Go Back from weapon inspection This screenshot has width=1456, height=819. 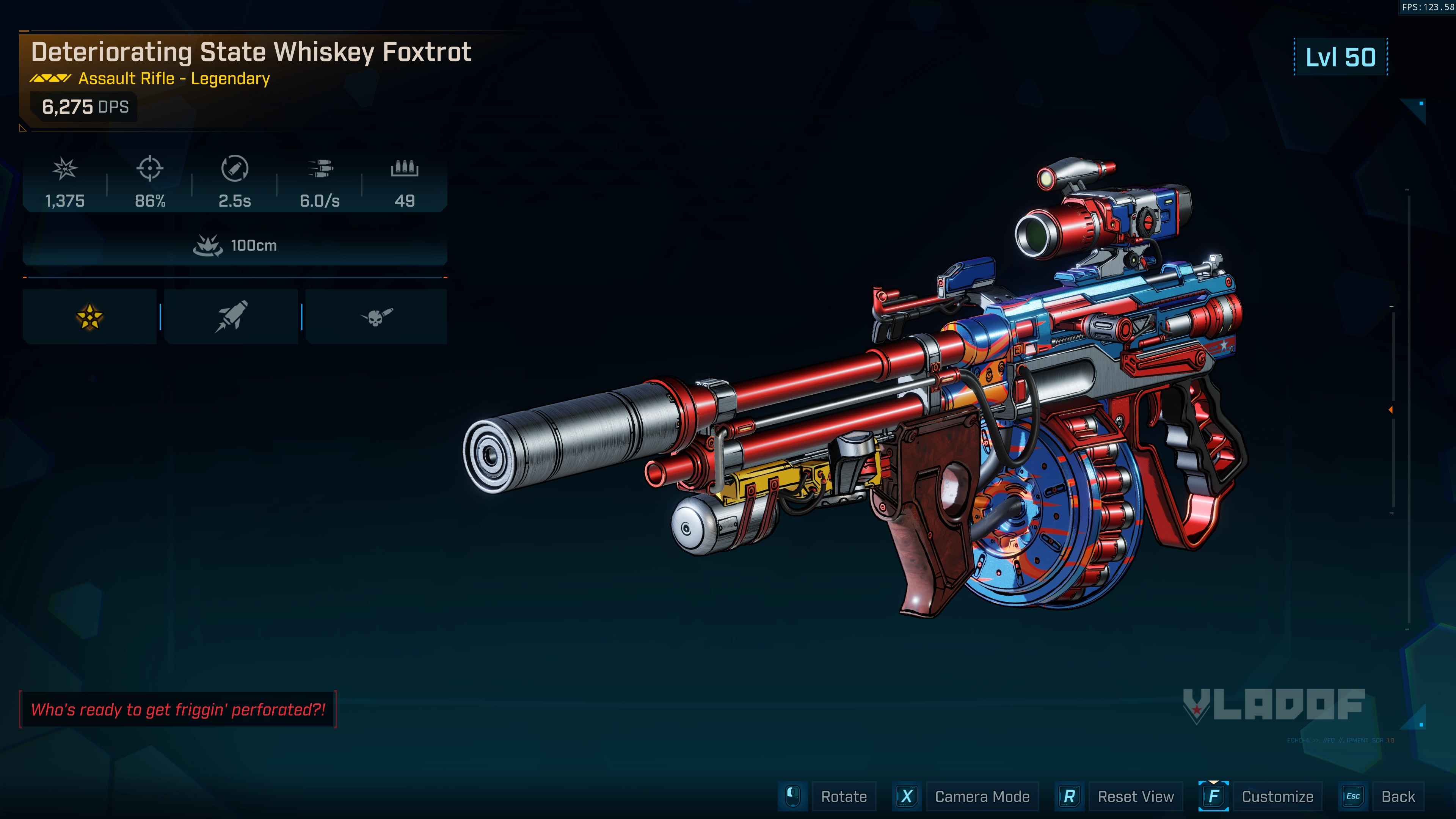click(x=1397, y=796)
